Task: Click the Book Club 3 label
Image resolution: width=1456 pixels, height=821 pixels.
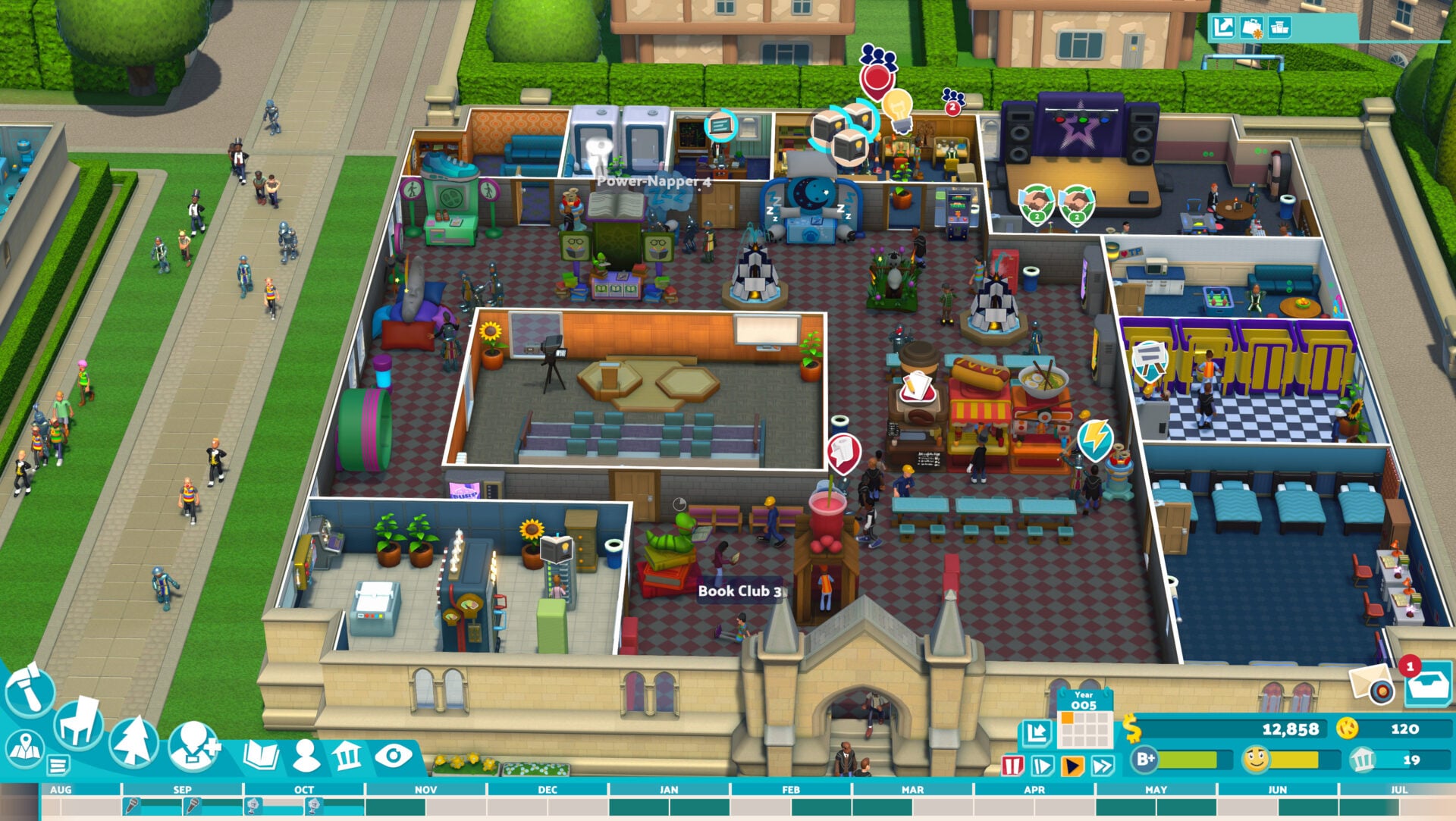Action: tap(742, 590)
